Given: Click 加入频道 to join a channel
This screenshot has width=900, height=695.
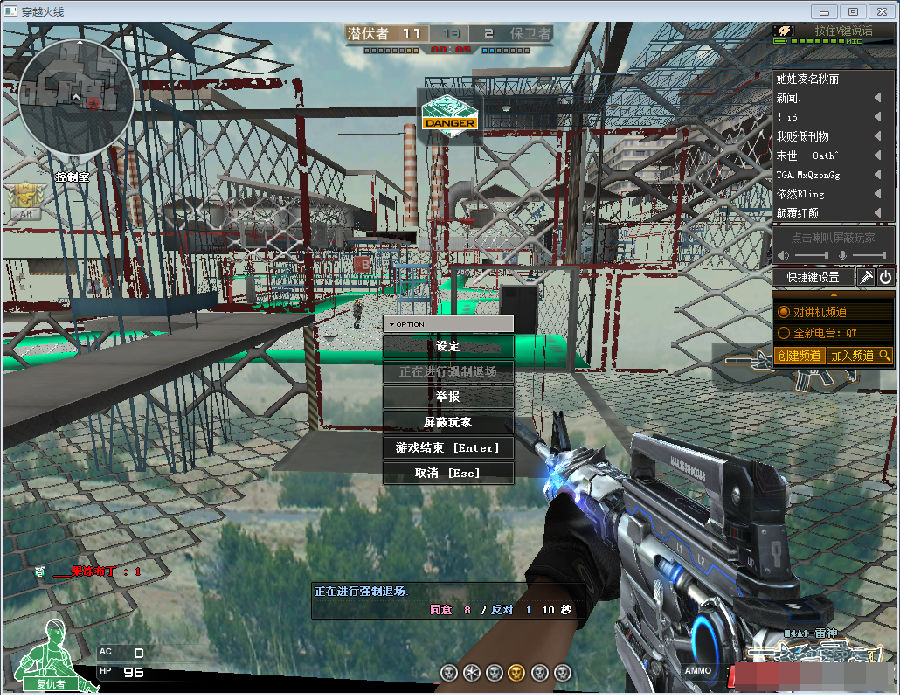Looking at the screenshot, I should [852, 355].
